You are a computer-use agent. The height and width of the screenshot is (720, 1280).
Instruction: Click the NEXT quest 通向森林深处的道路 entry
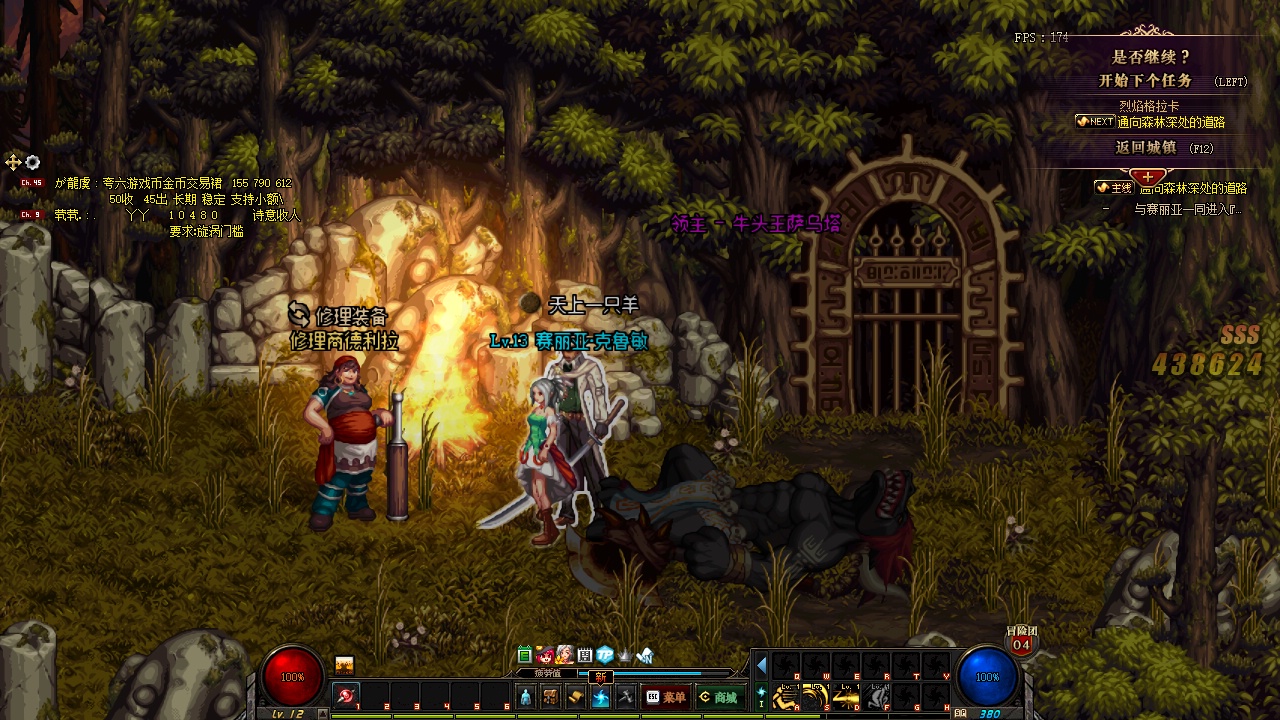1170,122
